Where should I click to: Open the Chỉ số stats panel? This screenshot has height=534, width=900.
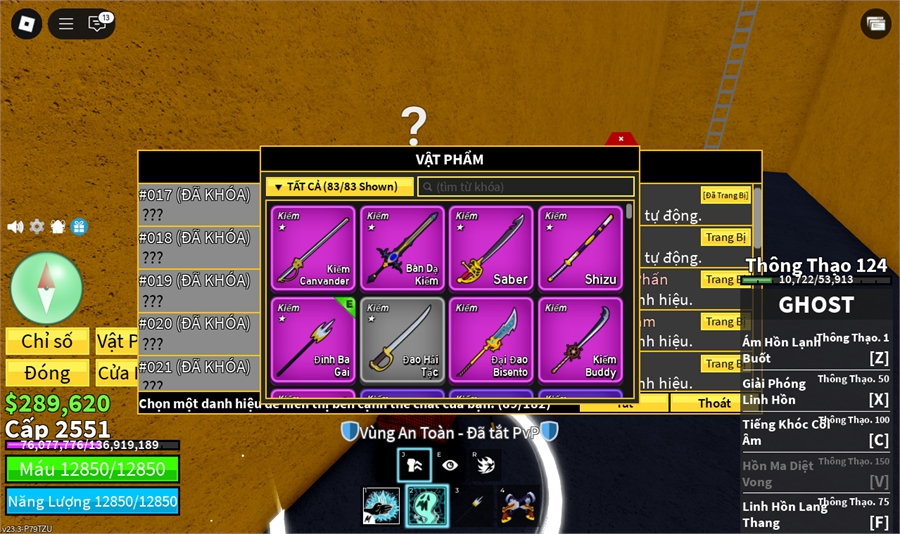[47, 341]
